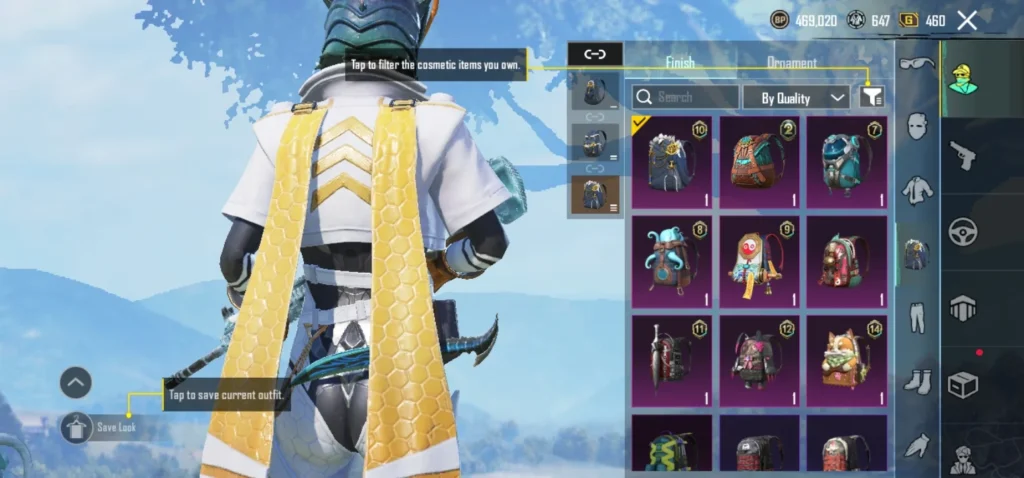This screenshot has width=1024, height=478.
Task: Toggle the owned-items filter funnel icon
Action: (872, 97)
